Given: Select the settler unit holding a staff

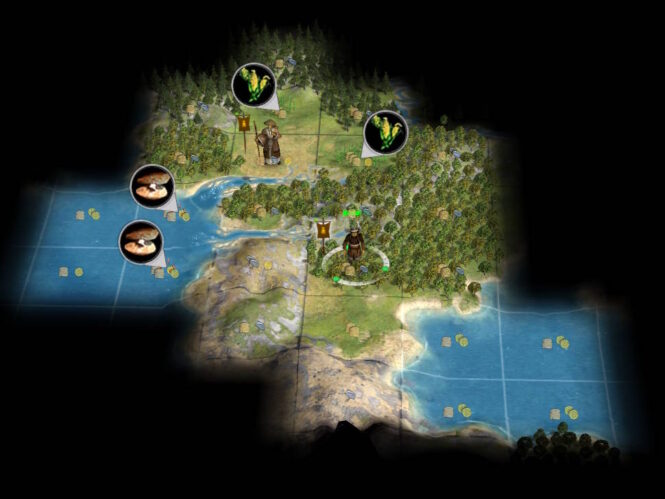Looking at the screenshot, I should 269,143.
